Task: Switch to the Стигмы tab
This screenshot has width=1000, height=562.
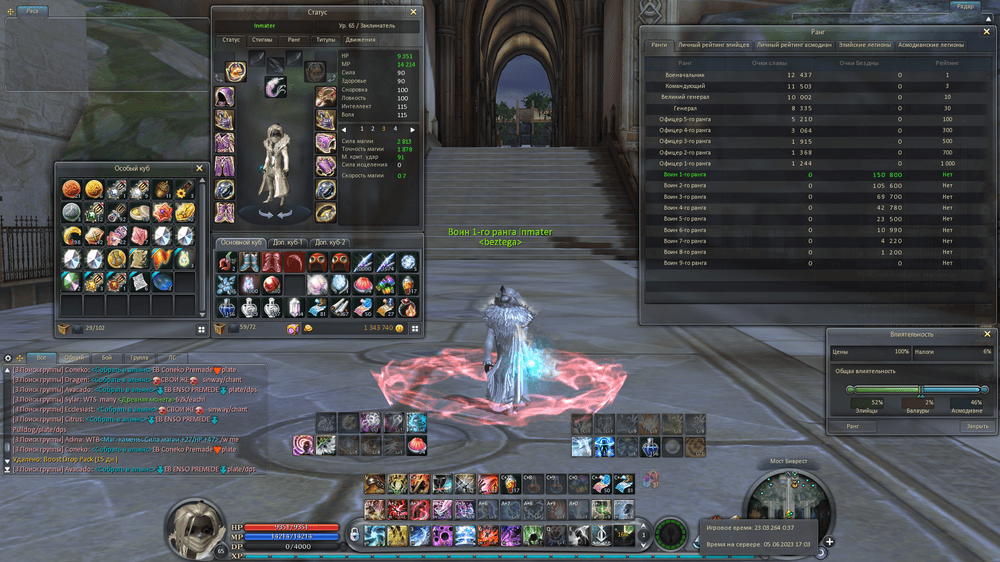Action: (262, 40)
